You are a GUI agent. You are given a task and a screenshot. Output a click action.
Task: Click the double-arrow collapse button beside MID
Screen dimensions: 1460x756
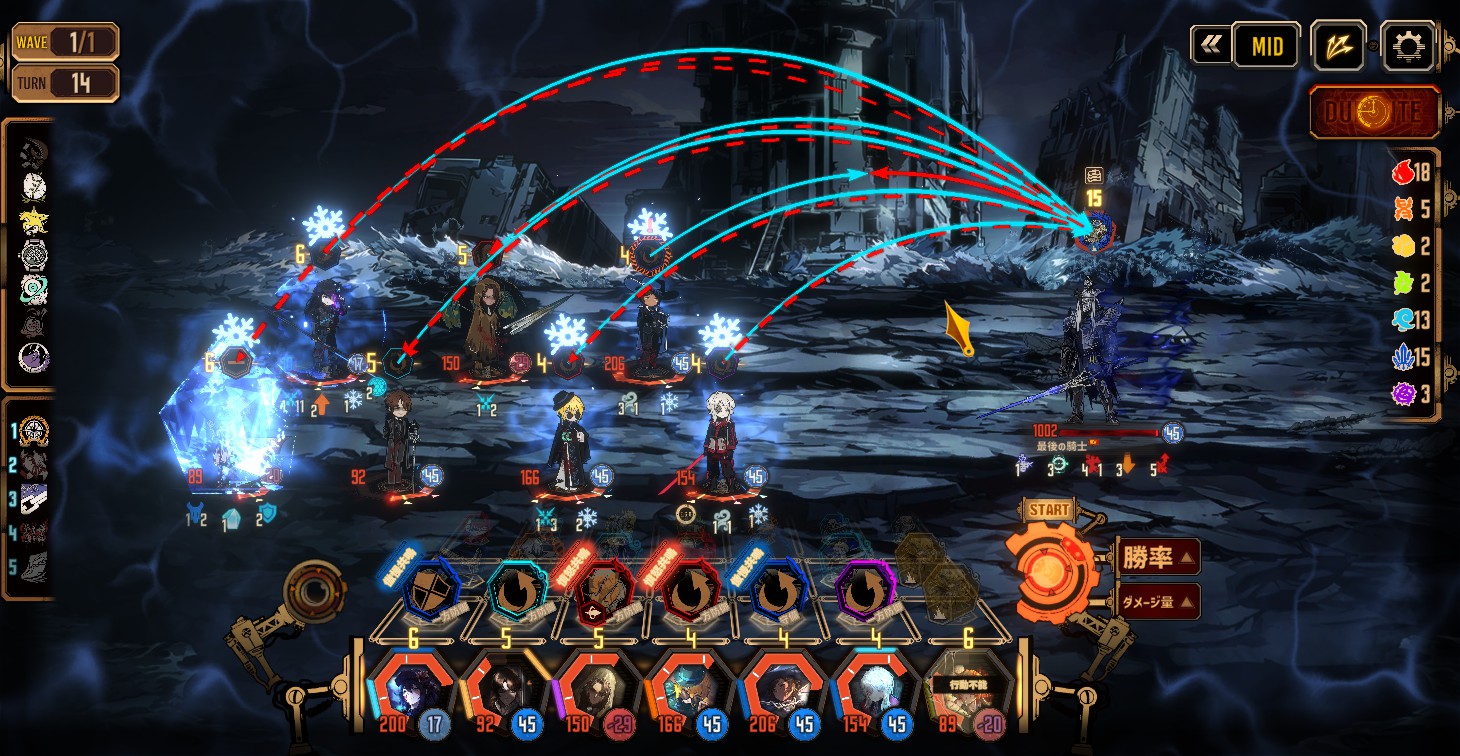pos(1210,46)
